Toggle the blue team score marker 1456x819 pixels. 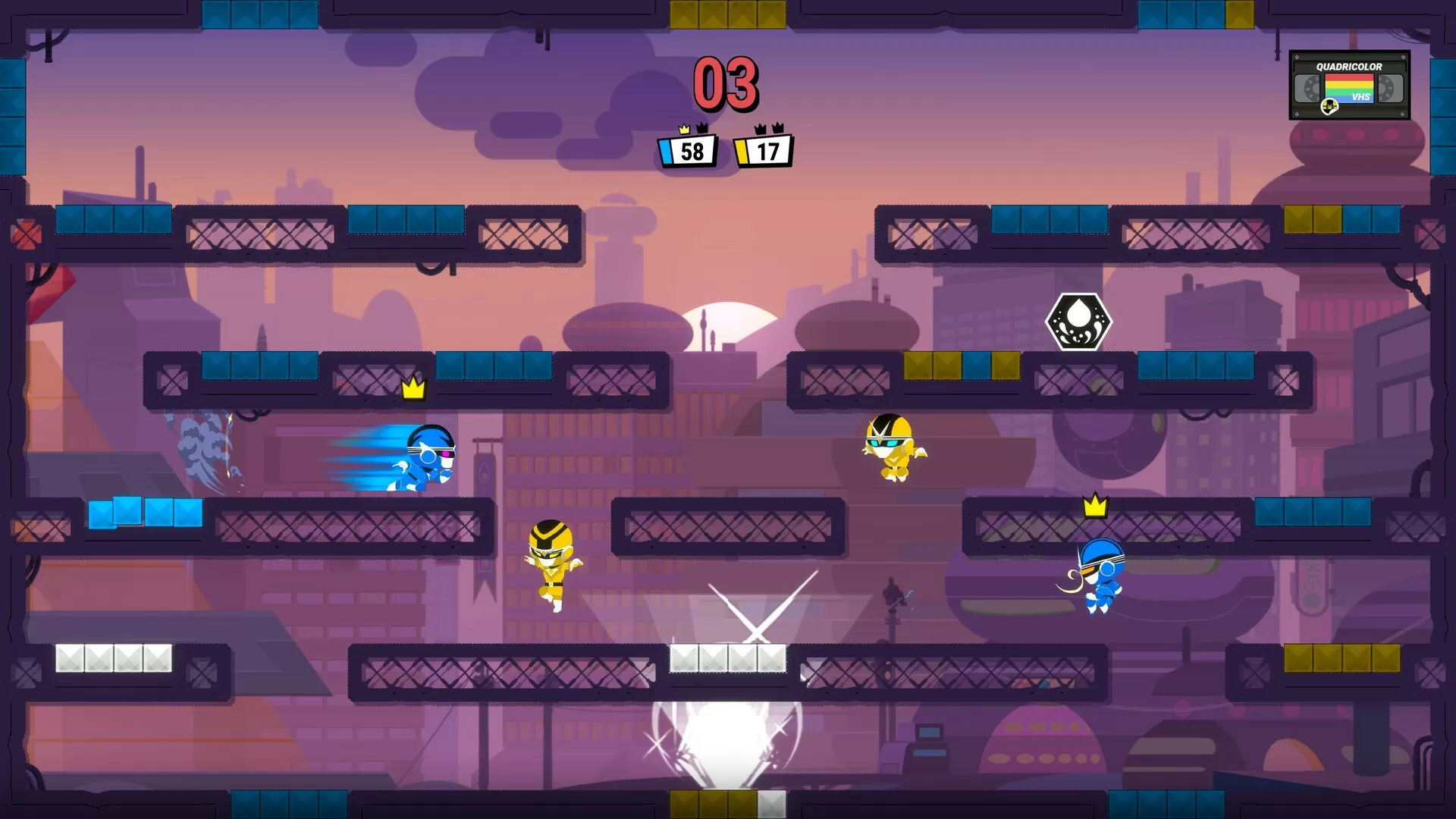(x=666, y=151)
